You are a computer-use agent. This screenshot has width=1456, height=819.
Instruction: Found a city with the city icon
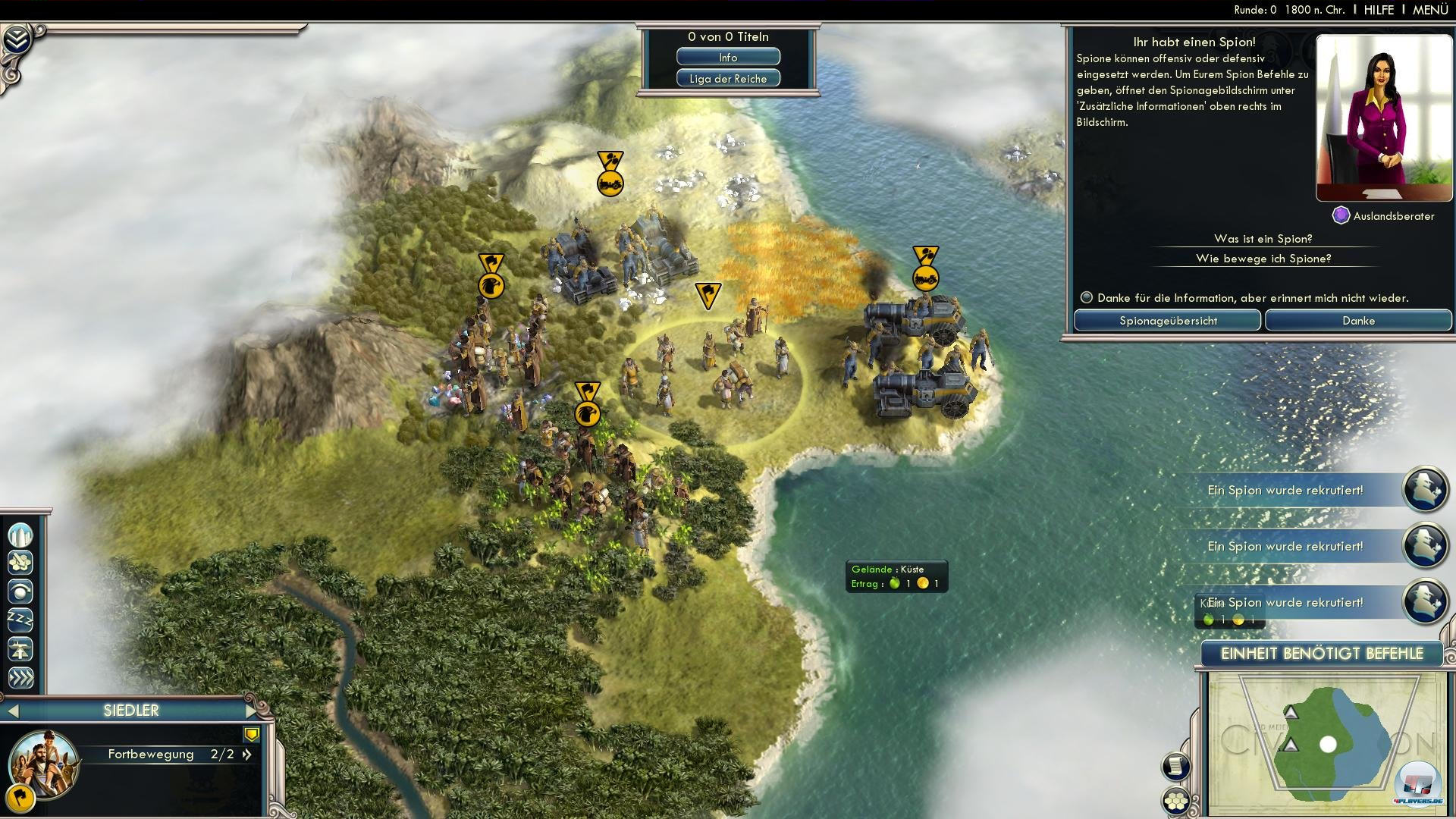pos(20,535)
